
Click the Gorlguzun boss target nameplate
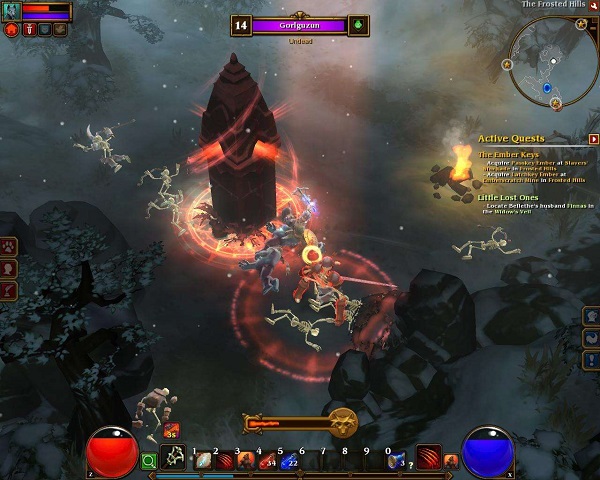(x=298, y=26)
